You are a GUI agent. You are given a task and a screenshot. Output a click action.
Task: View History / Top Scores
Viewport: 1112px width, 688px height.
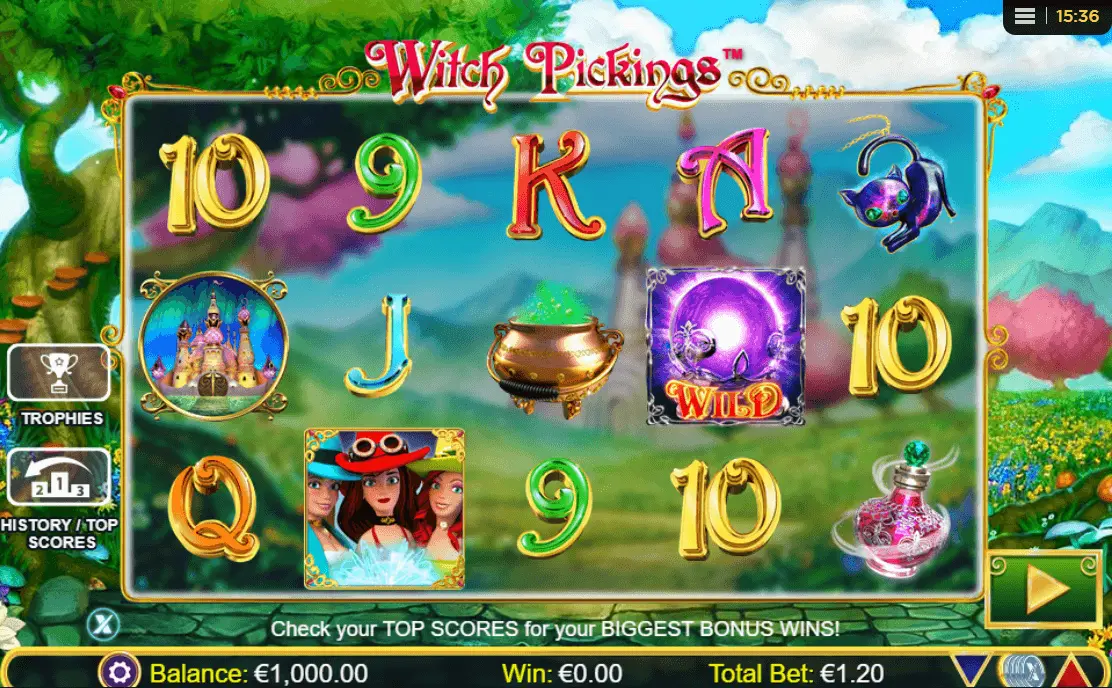tap(59, 478)
